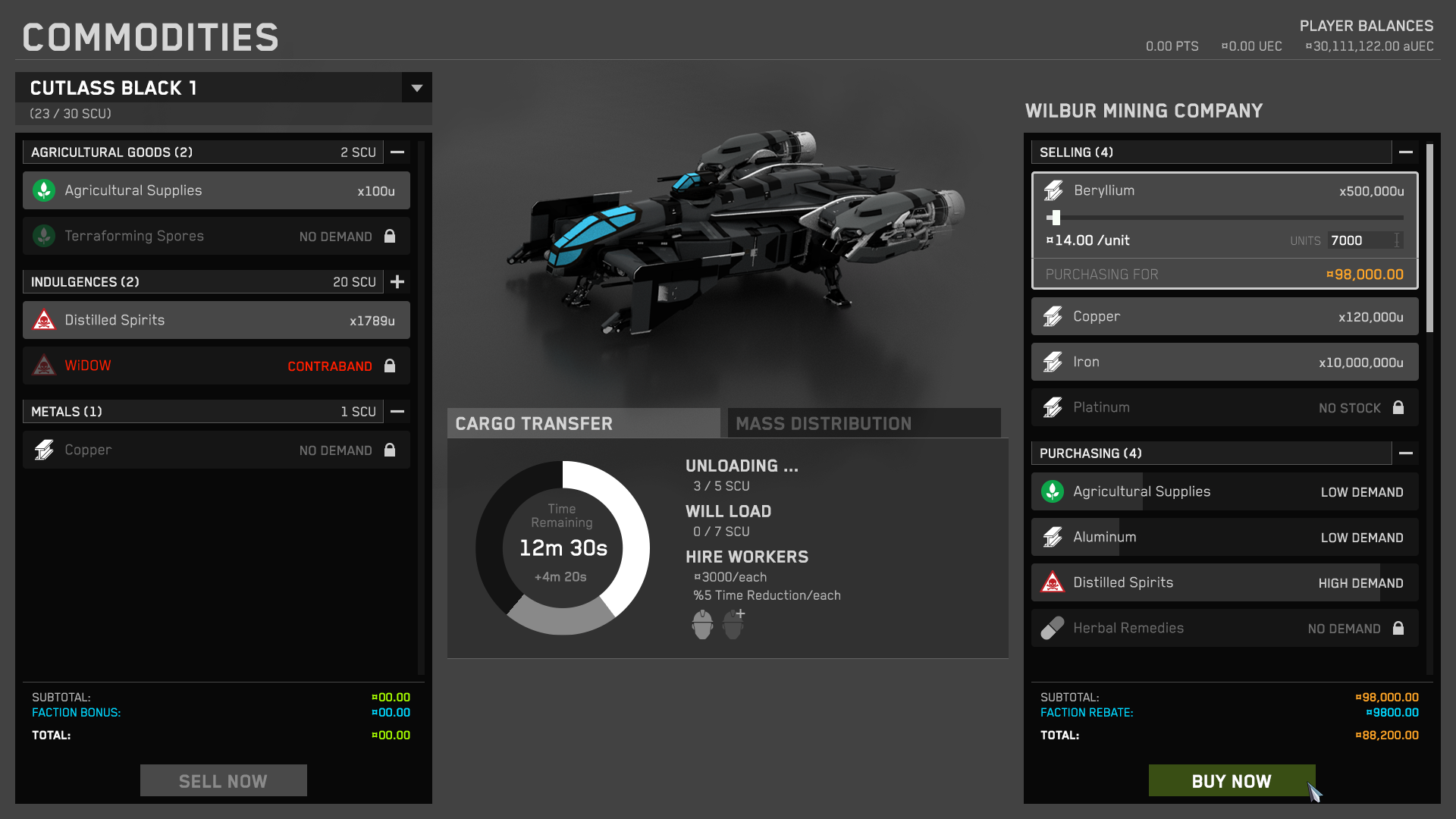This screenshot has width=1456, height=819.
Task: Focus the Beryllium units input field
Action: [x=1361, y=240]
